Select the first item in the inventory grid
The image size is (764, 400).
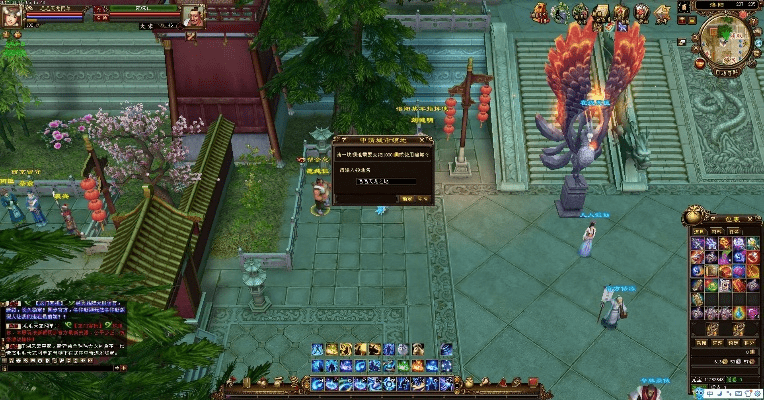tap(697, 243)
